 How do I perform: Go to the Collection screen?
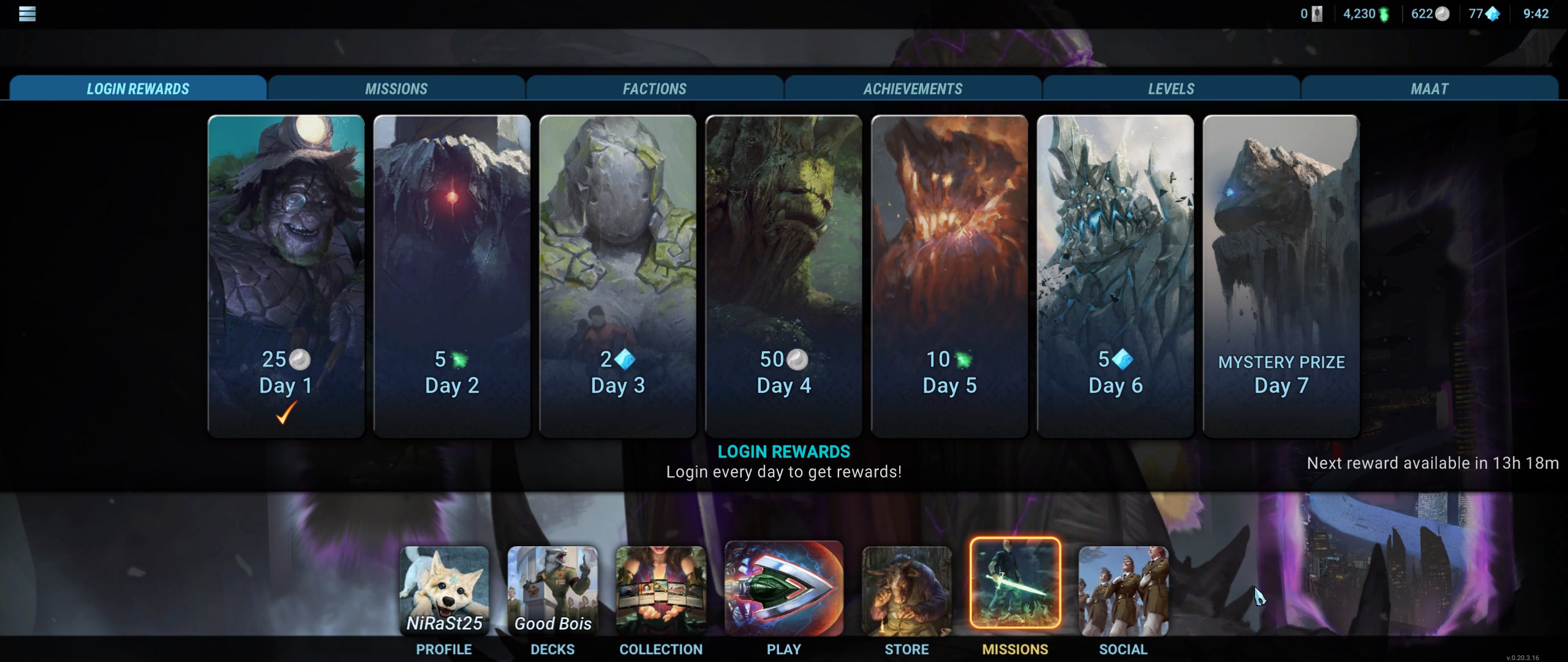tap(661, 591)
